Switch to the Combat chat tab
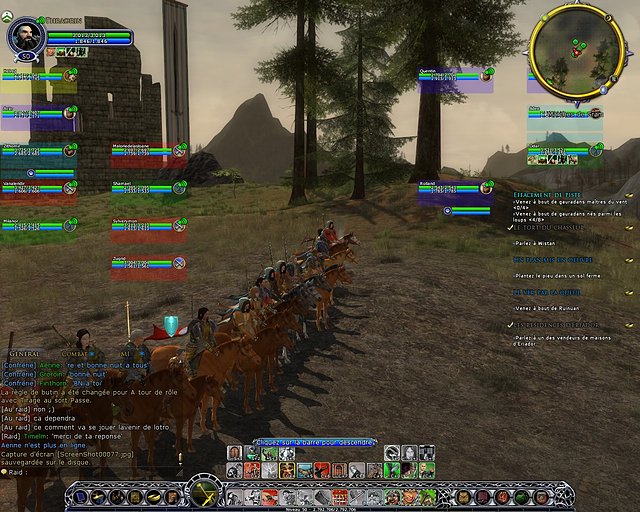640x512 pixels. (x=76, y=354)
